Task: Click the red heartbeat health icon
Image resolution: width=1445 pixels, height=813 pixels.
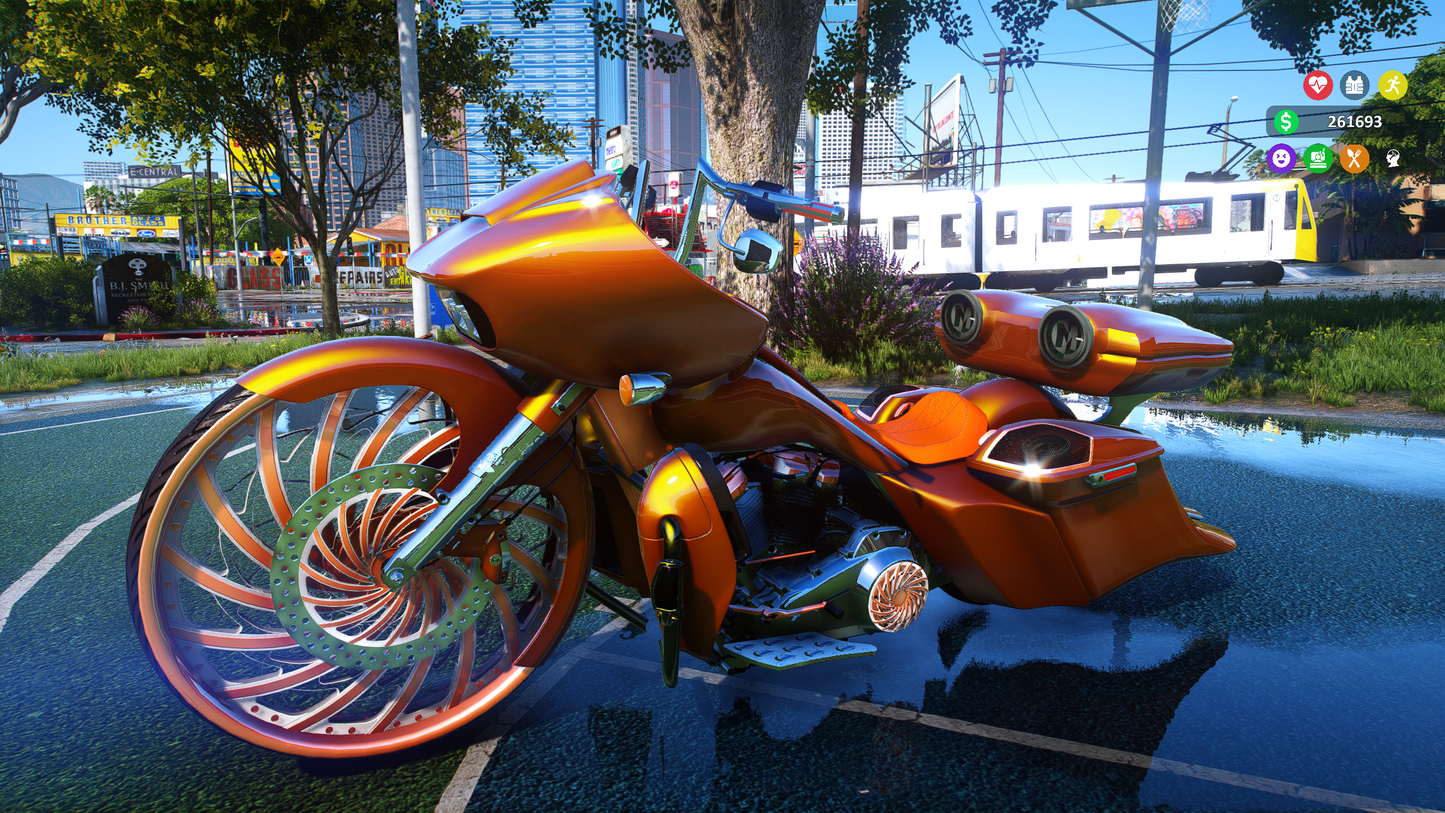Action: click(1317, 85)
